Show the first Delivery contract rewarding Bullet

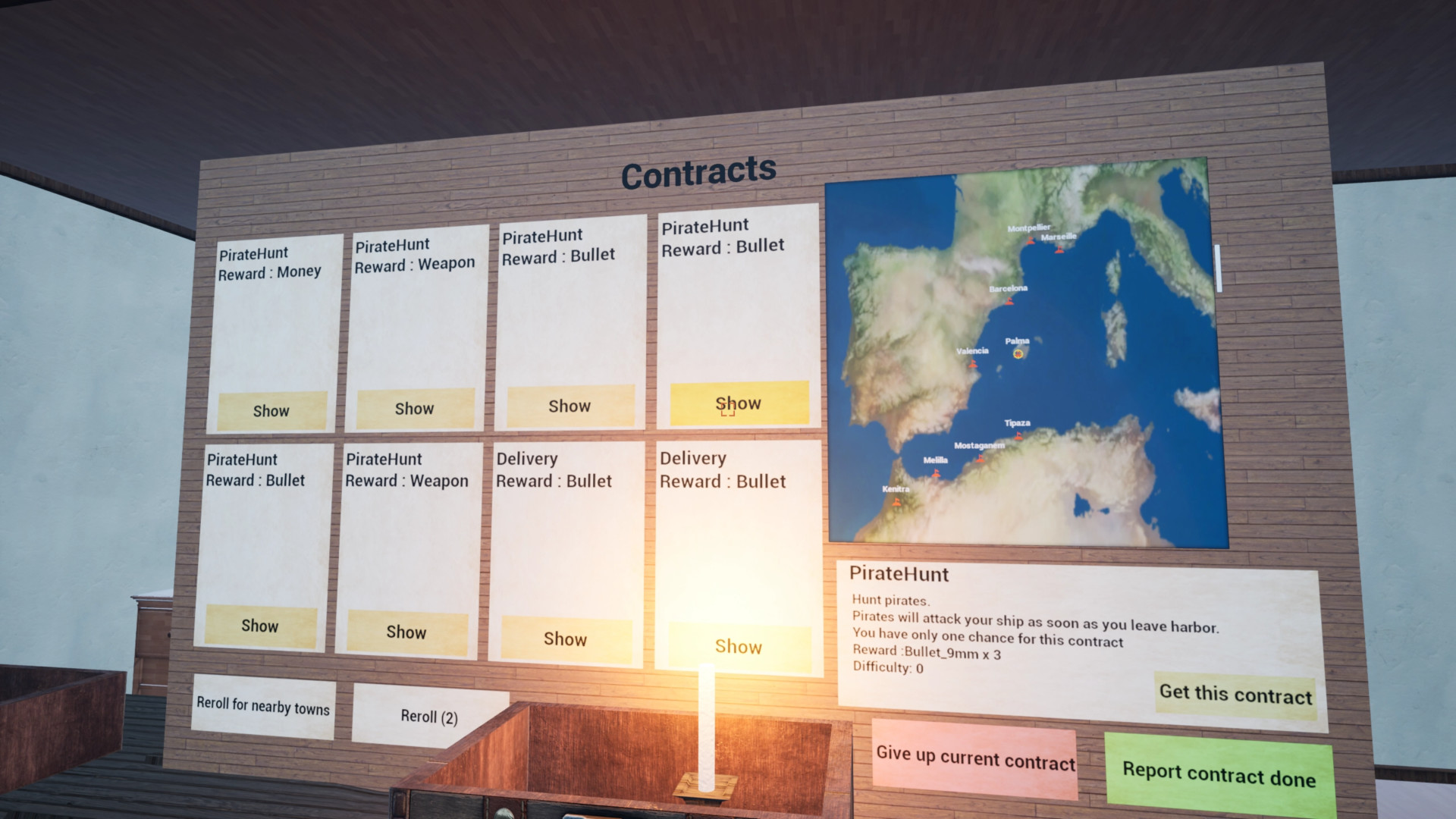pyautogui.click(x=566, y=639)
